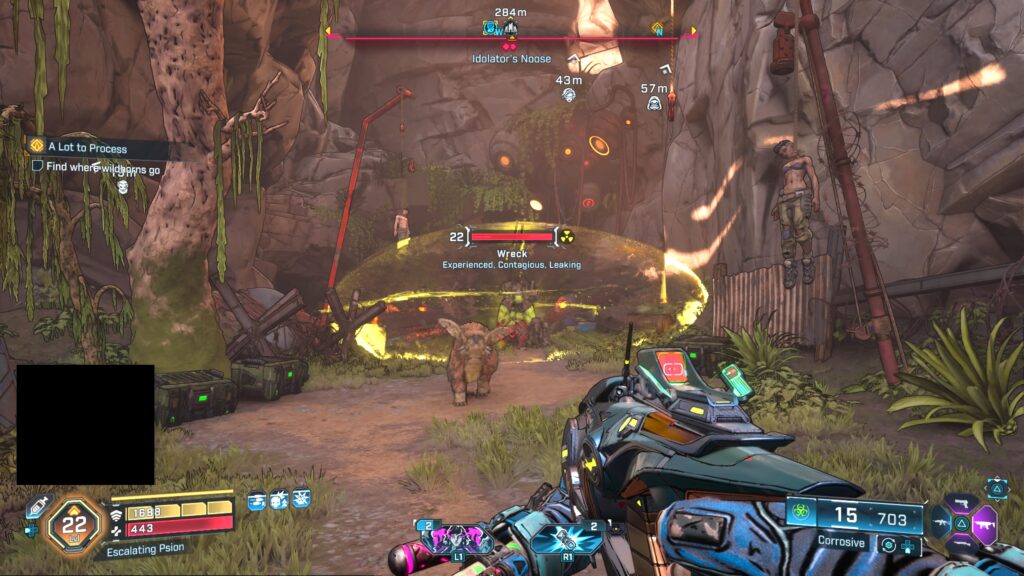1024x576 pixels.
Task: Select the 'A Lot to Process' quest tracker
Action: tap(86, 148)
